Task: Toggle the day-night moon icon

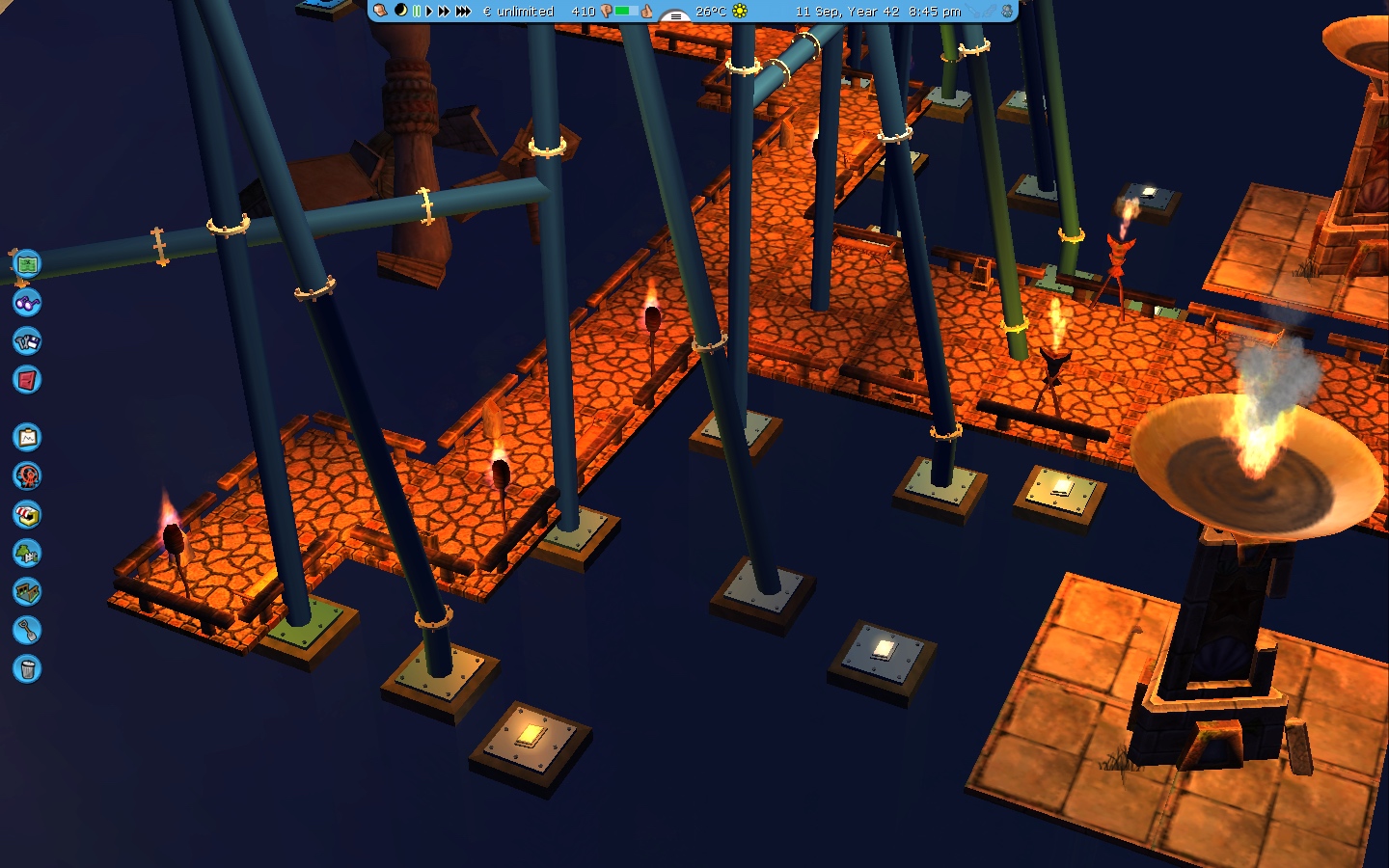Action: (400, 11)
